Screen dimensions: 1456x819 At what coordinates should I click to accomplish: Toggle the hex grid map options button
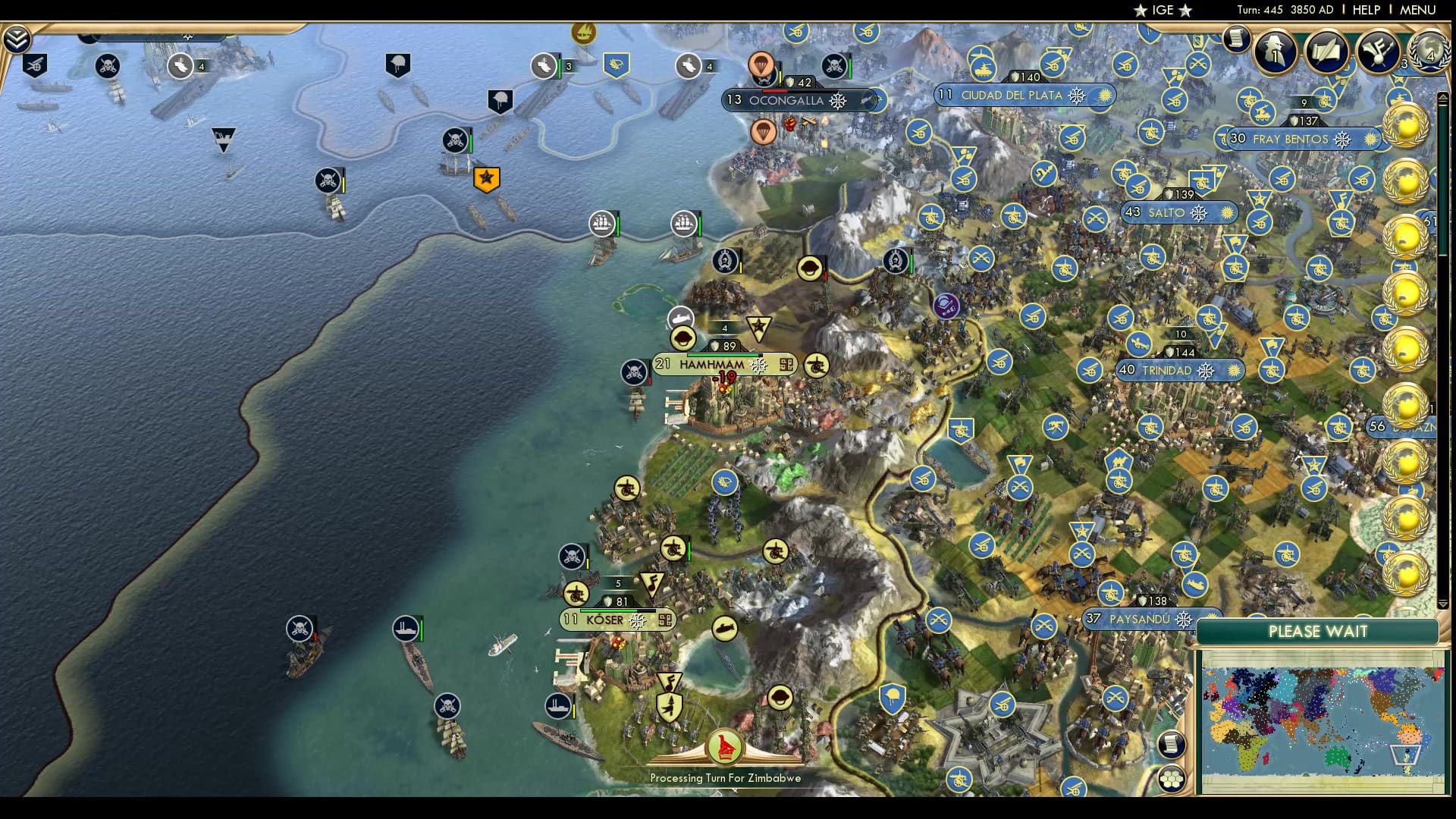point(1172,779)
